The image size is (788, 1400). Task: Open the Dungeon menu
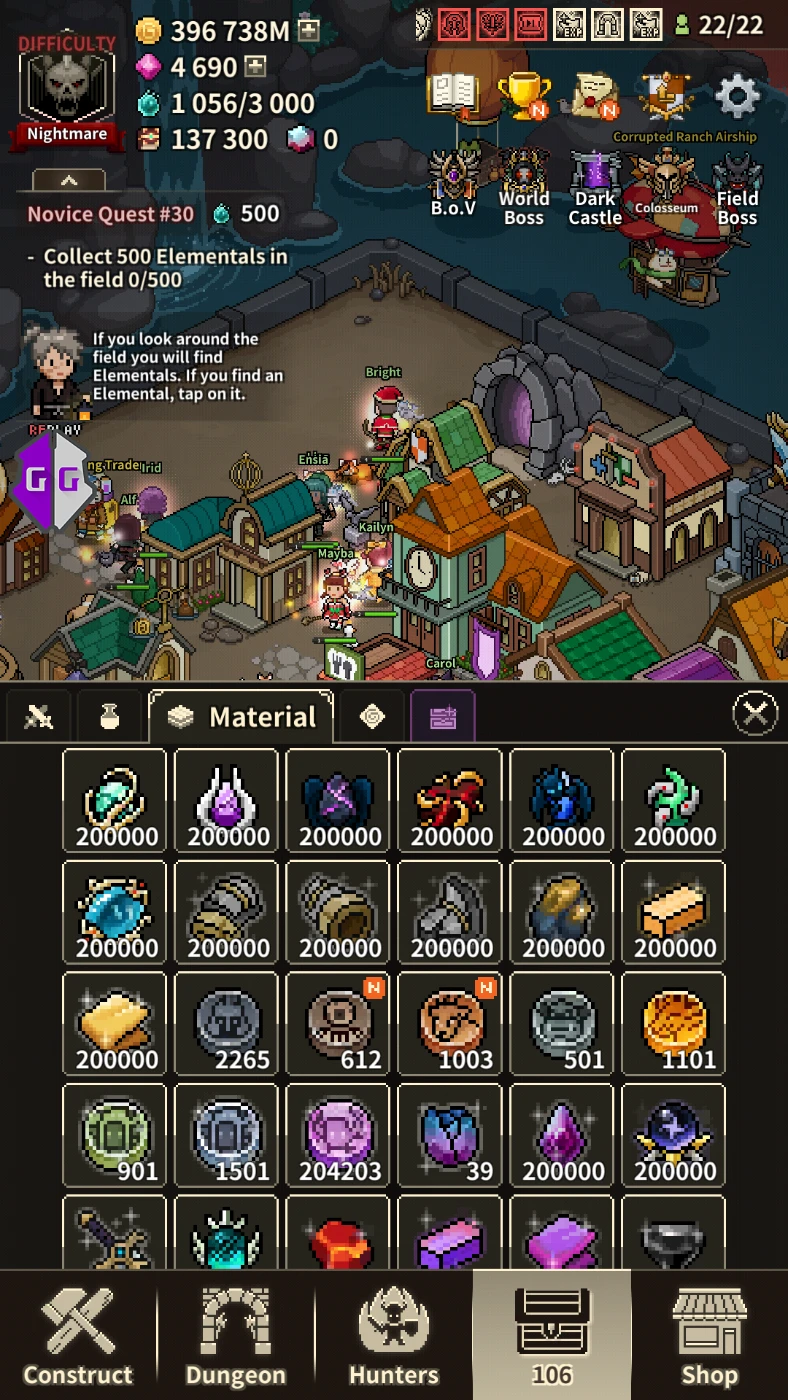[x=236, y=1335]
